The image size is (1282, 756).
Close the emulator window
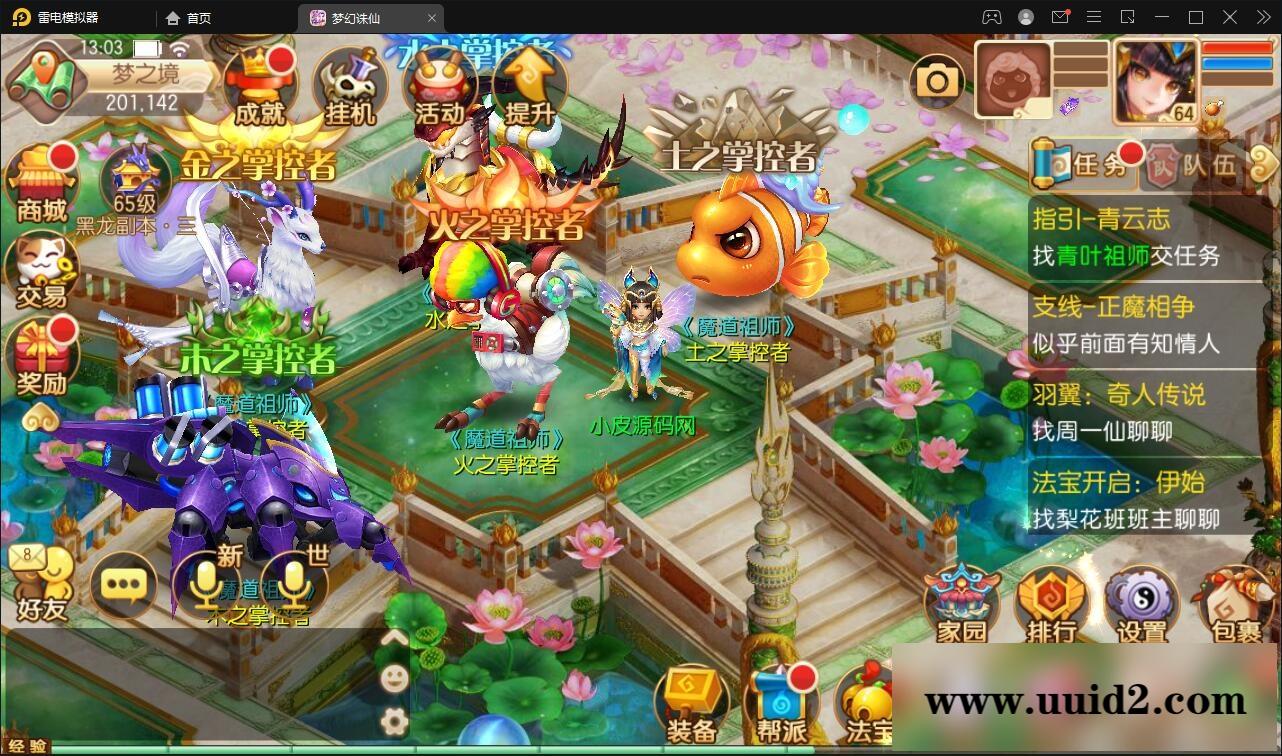click(x=1259, y=17)
